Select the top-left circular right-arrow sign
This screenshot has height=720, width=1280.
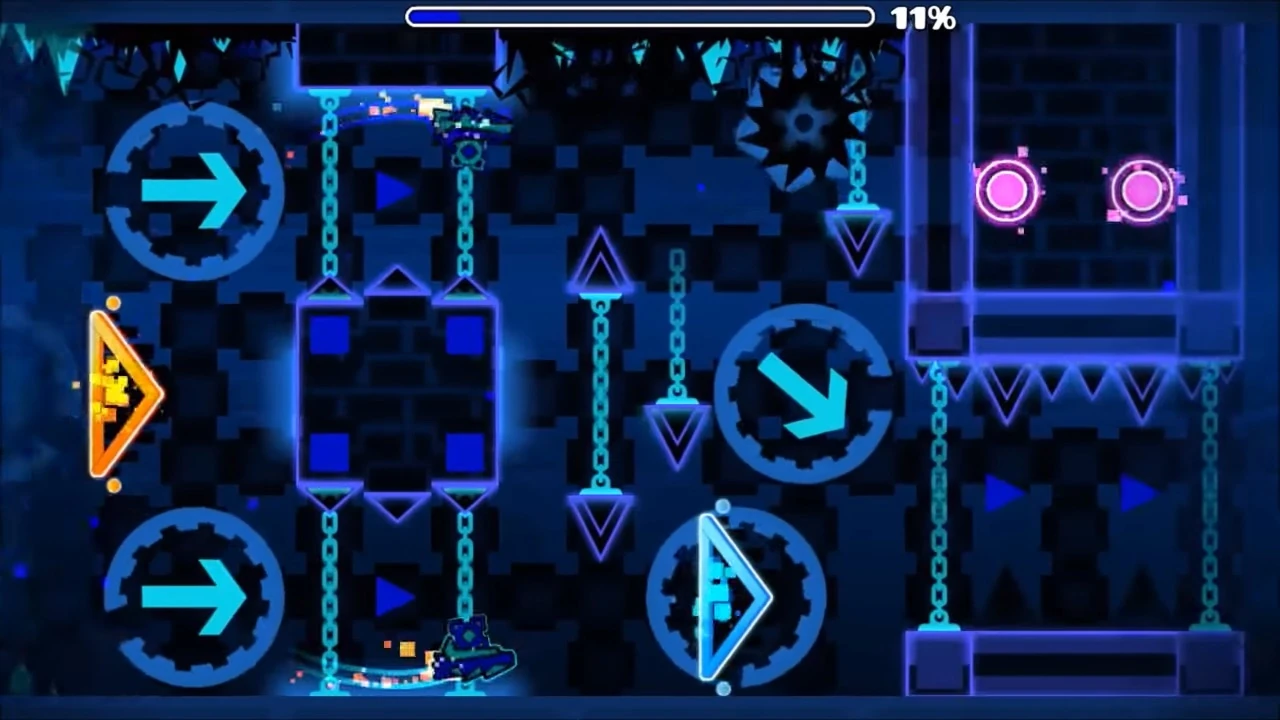coord(193,190)
